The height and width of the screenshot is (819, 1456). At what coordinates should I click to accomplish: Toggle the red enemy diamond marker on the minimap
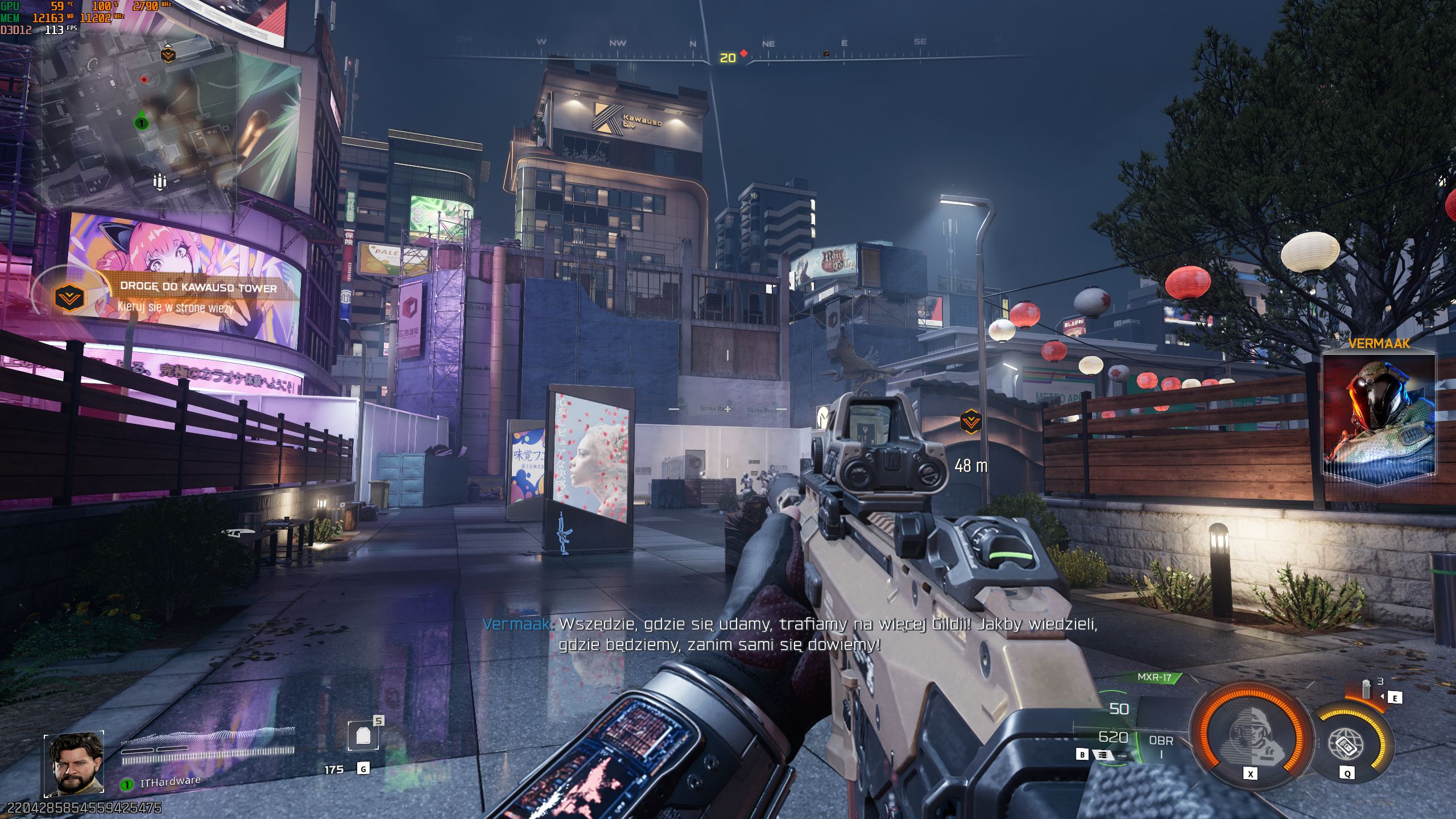coord(143,80)
